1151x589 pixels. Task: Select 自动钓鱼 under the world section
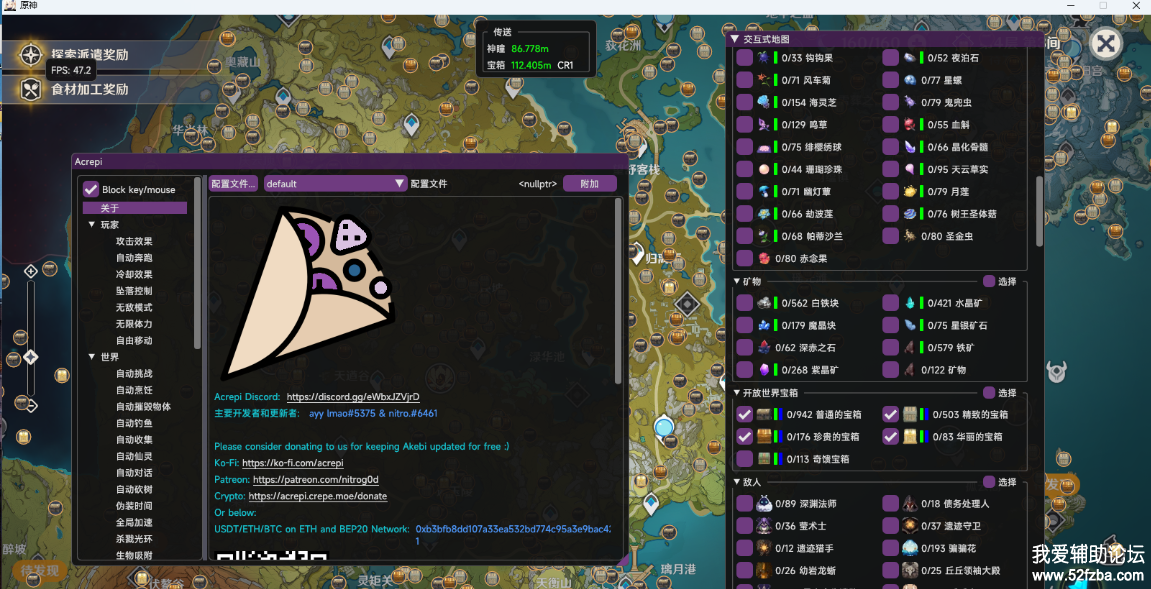tap(134, 423)
